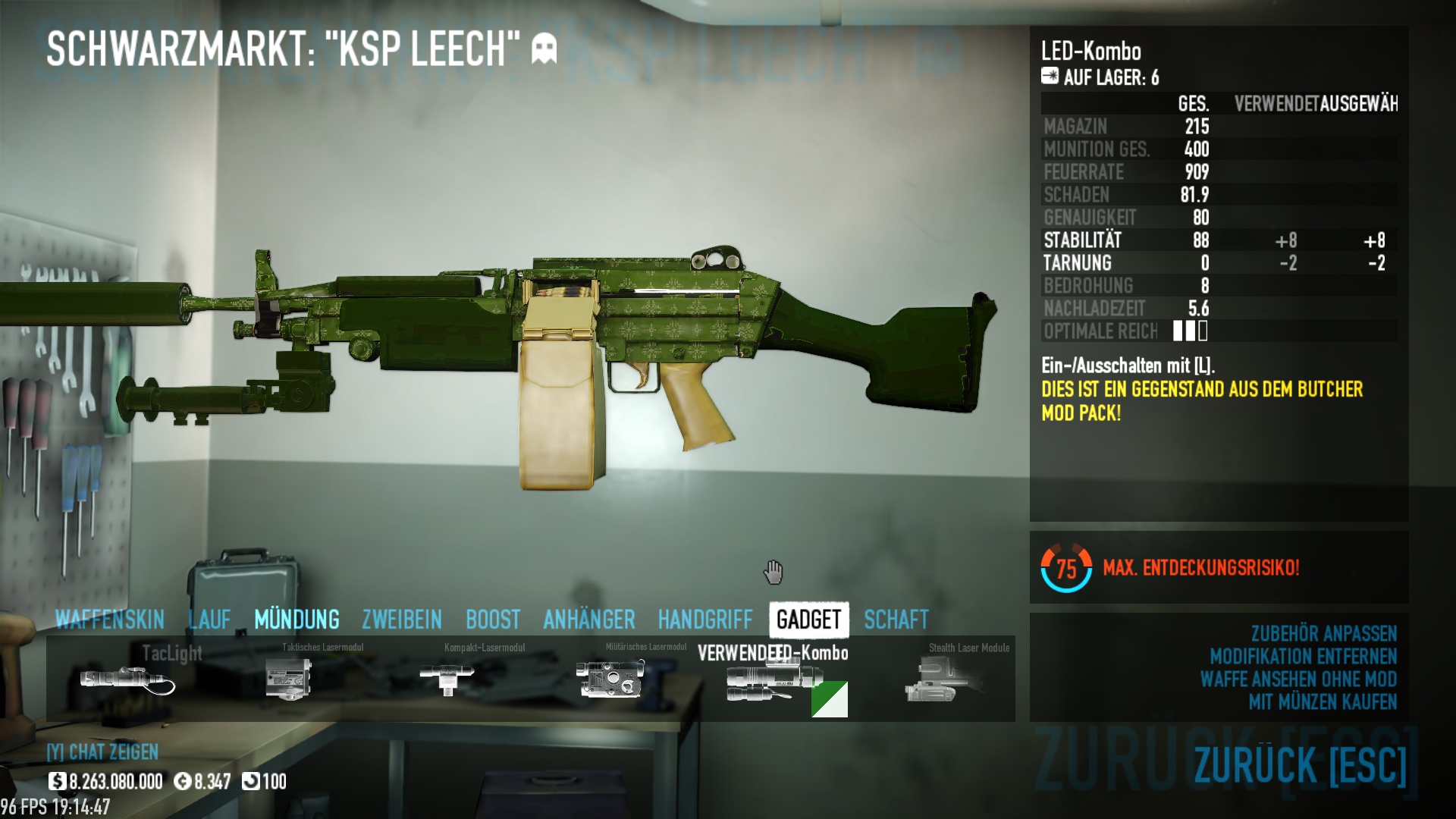Open the Lauf category tab
Image resolution: width=1456 pixels, height=819 pixels.
pyautogui.click(x=209, y=620)
